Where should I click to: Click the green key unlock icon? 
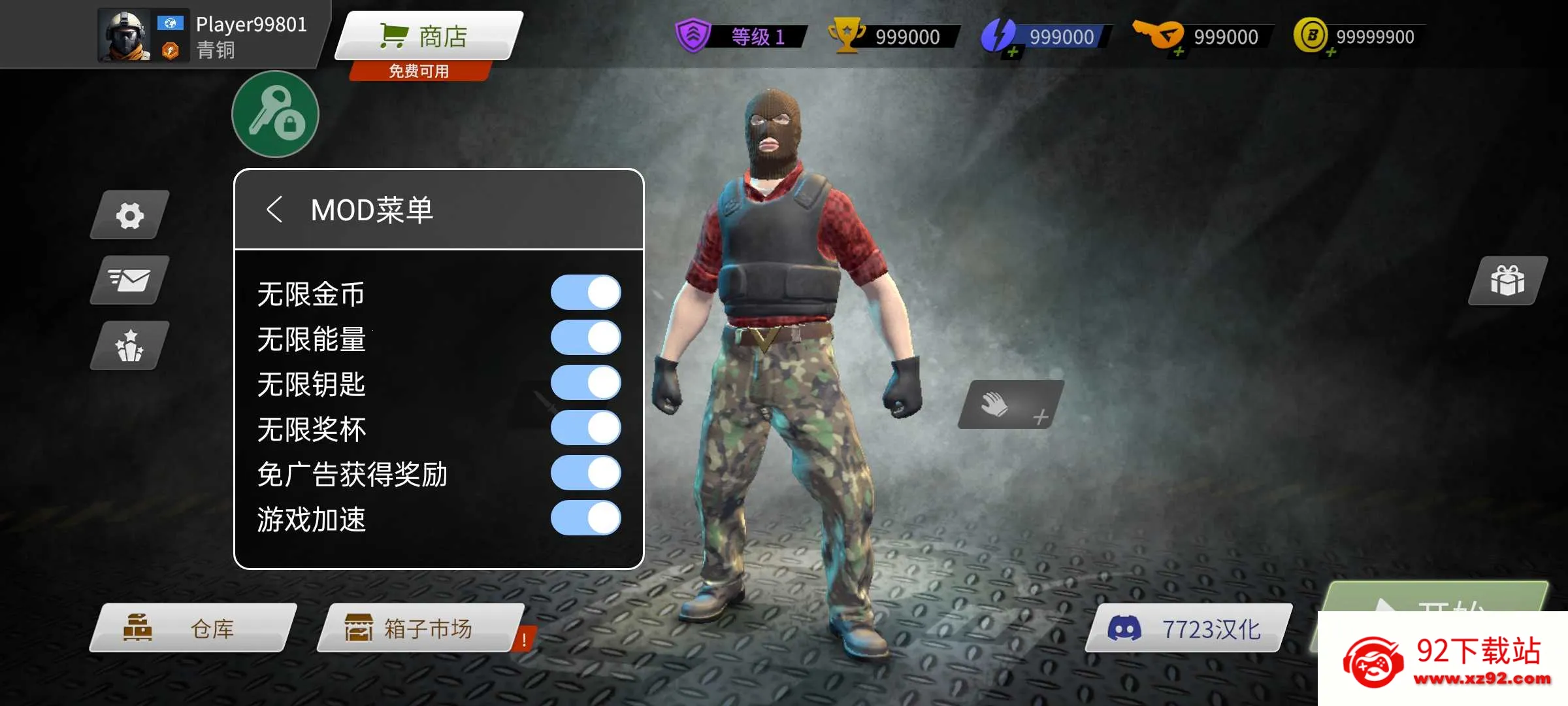[x=274, y=114]
